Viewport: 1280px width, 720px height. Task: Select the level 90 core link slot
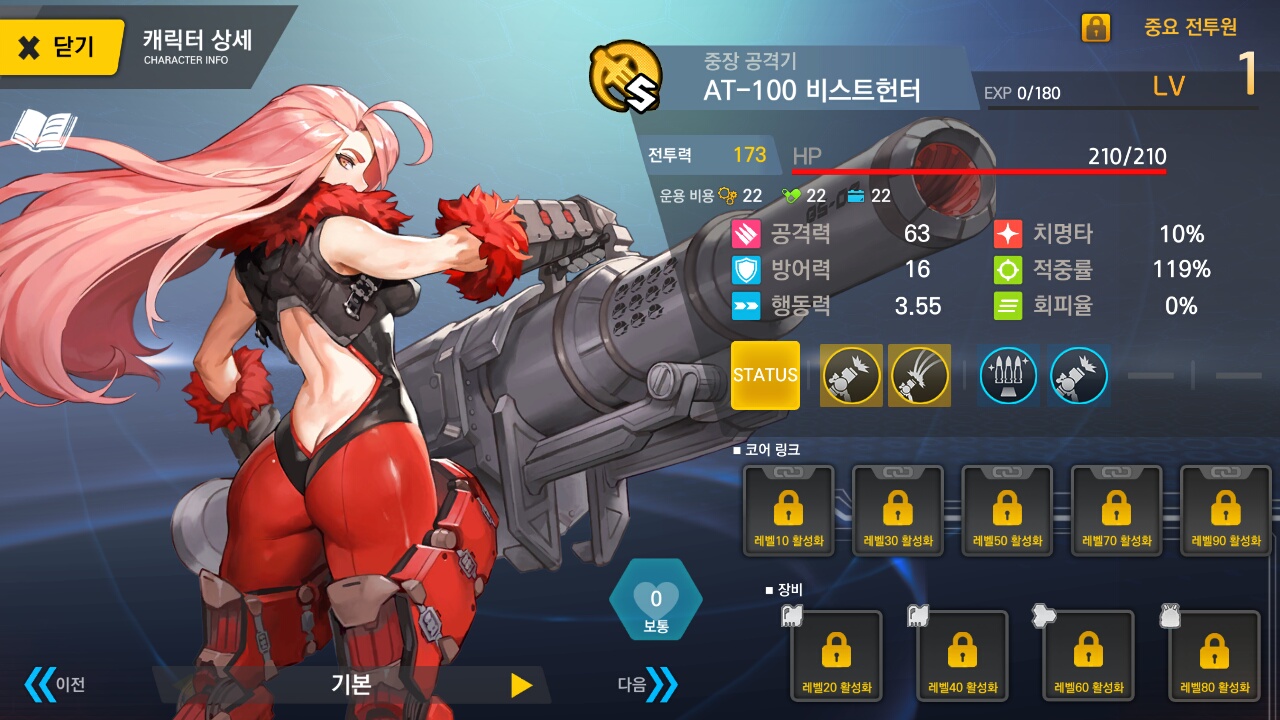1226,511
